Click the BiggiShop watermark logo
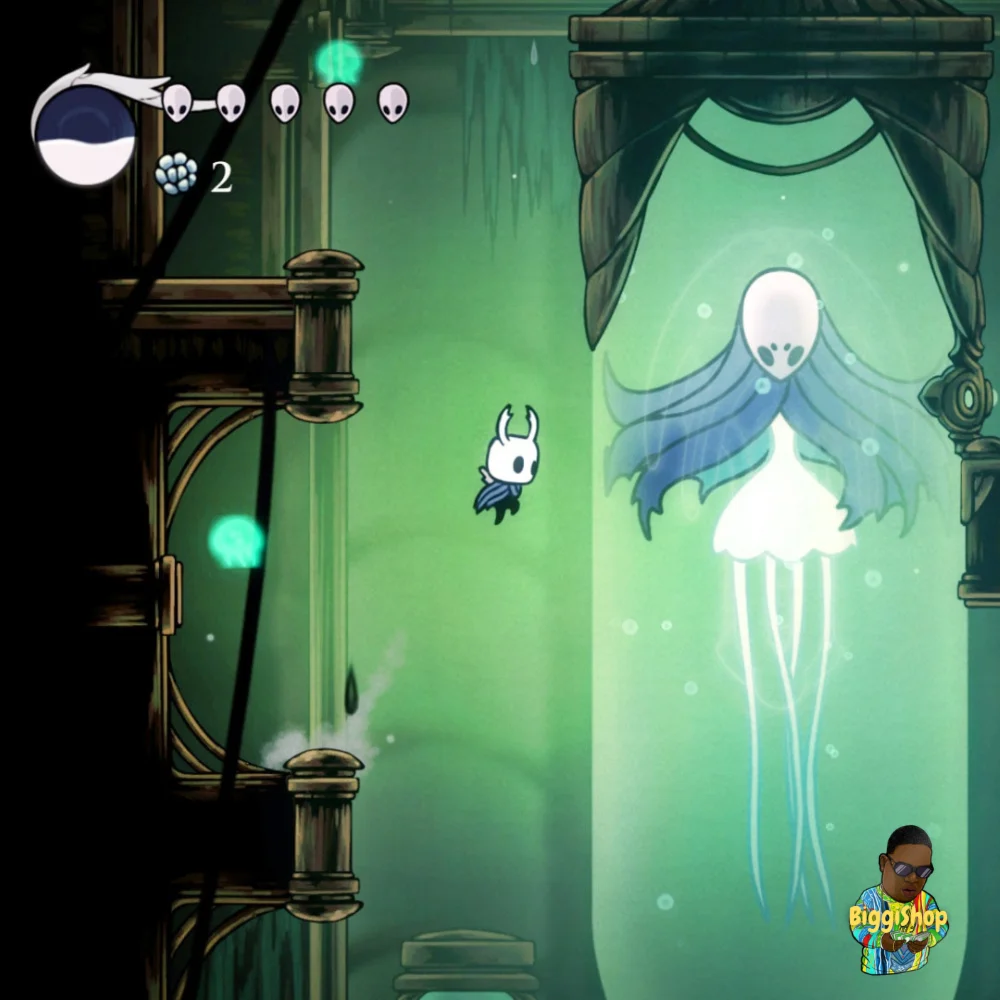 (x=899, y=903)
